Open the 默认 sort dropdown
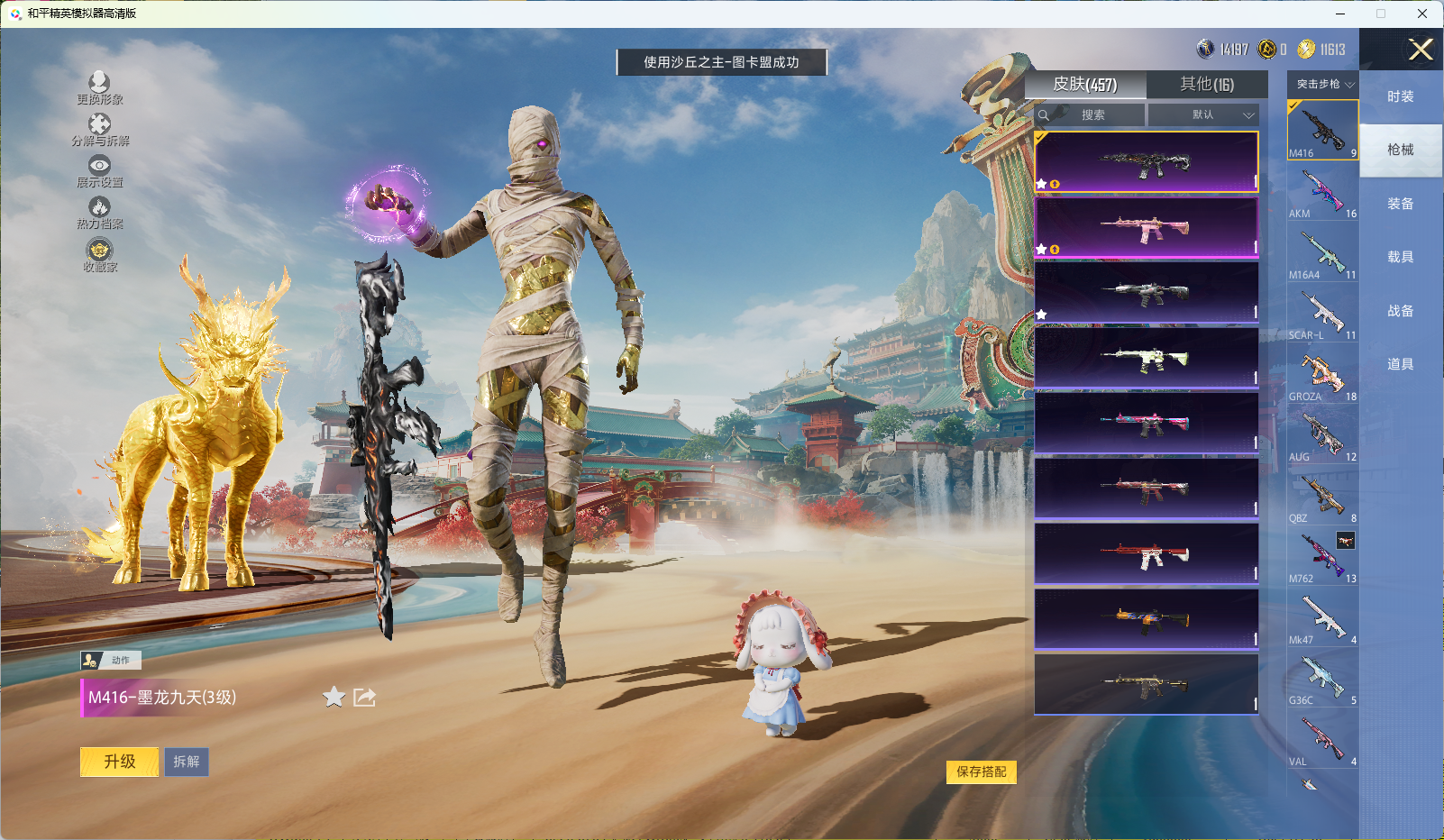1444x840 pixels. coord(1203,115)
